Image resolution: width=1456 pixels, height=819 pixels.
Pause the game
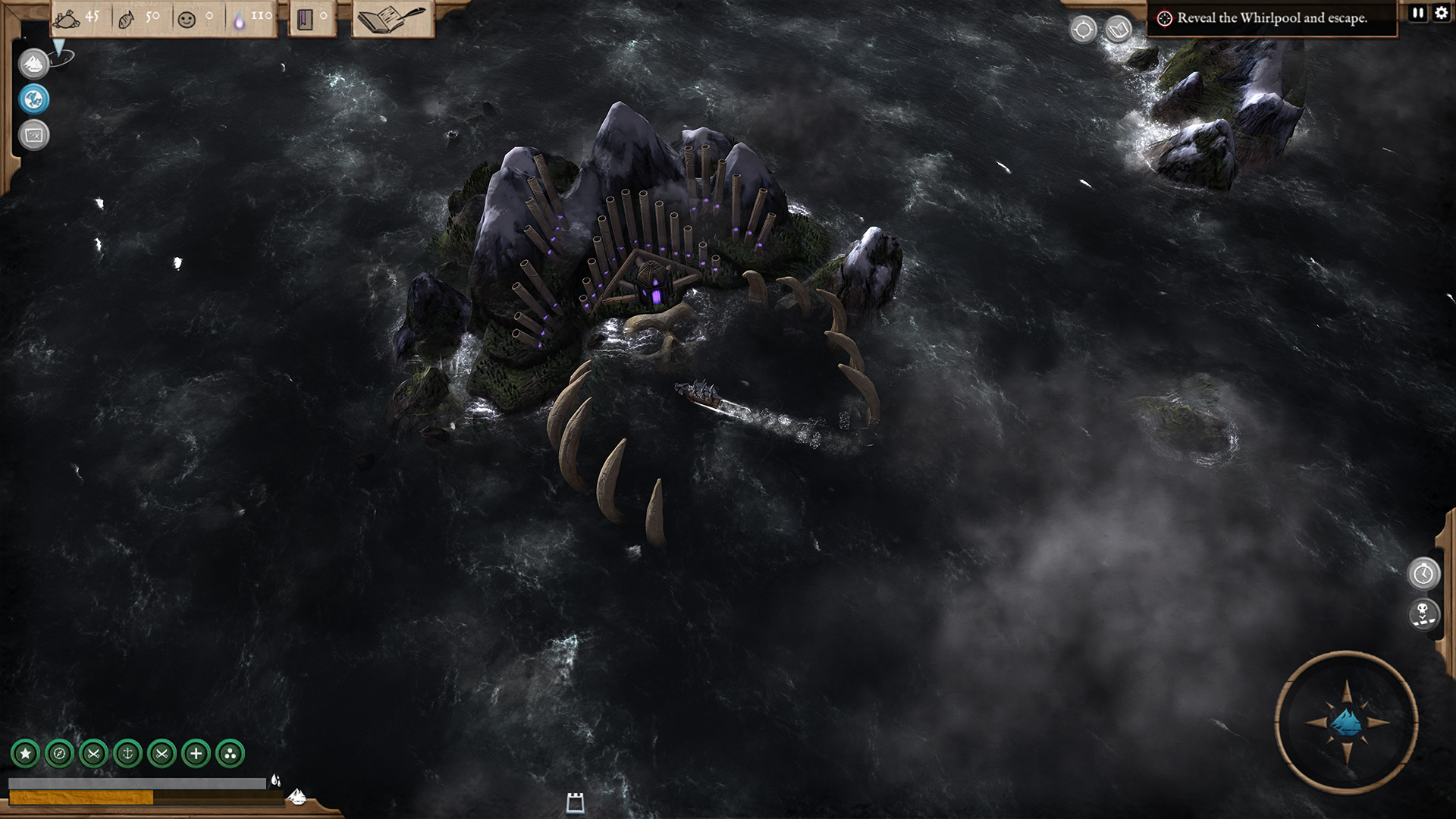(x=1418, y=13)
